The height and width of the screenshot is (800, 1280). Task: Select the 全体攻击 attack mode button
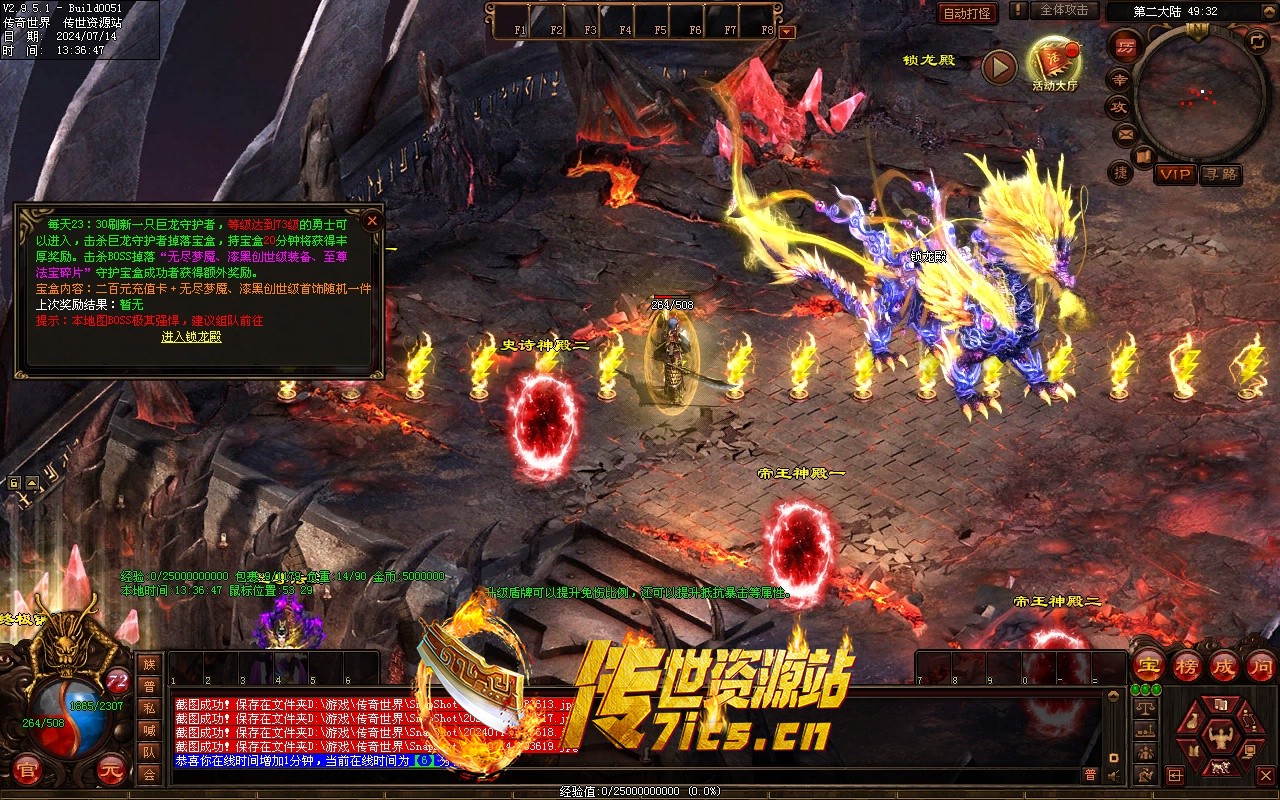[1063, 10]
